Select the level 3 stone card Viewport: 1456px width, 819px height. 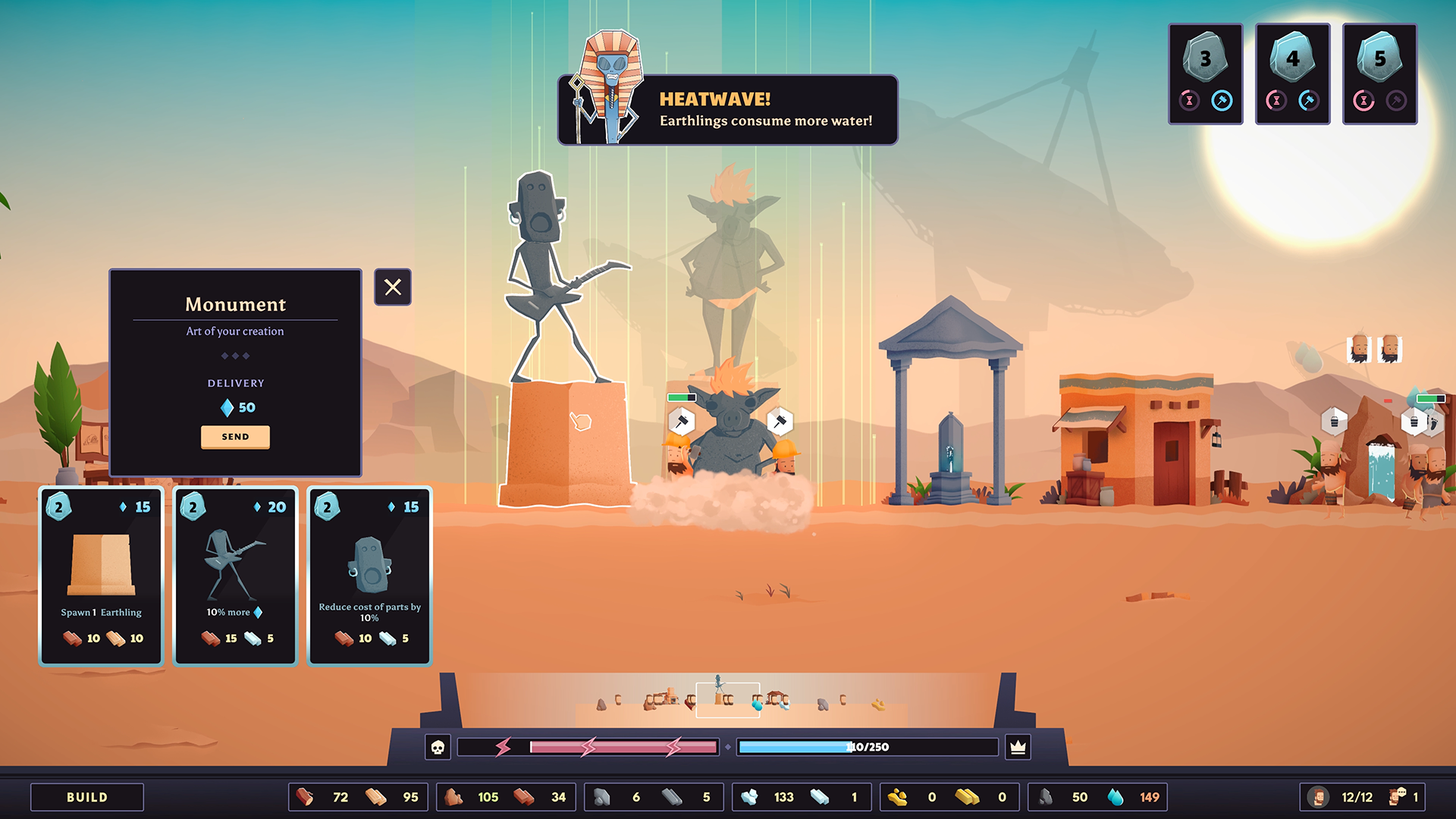point(1205,74)
